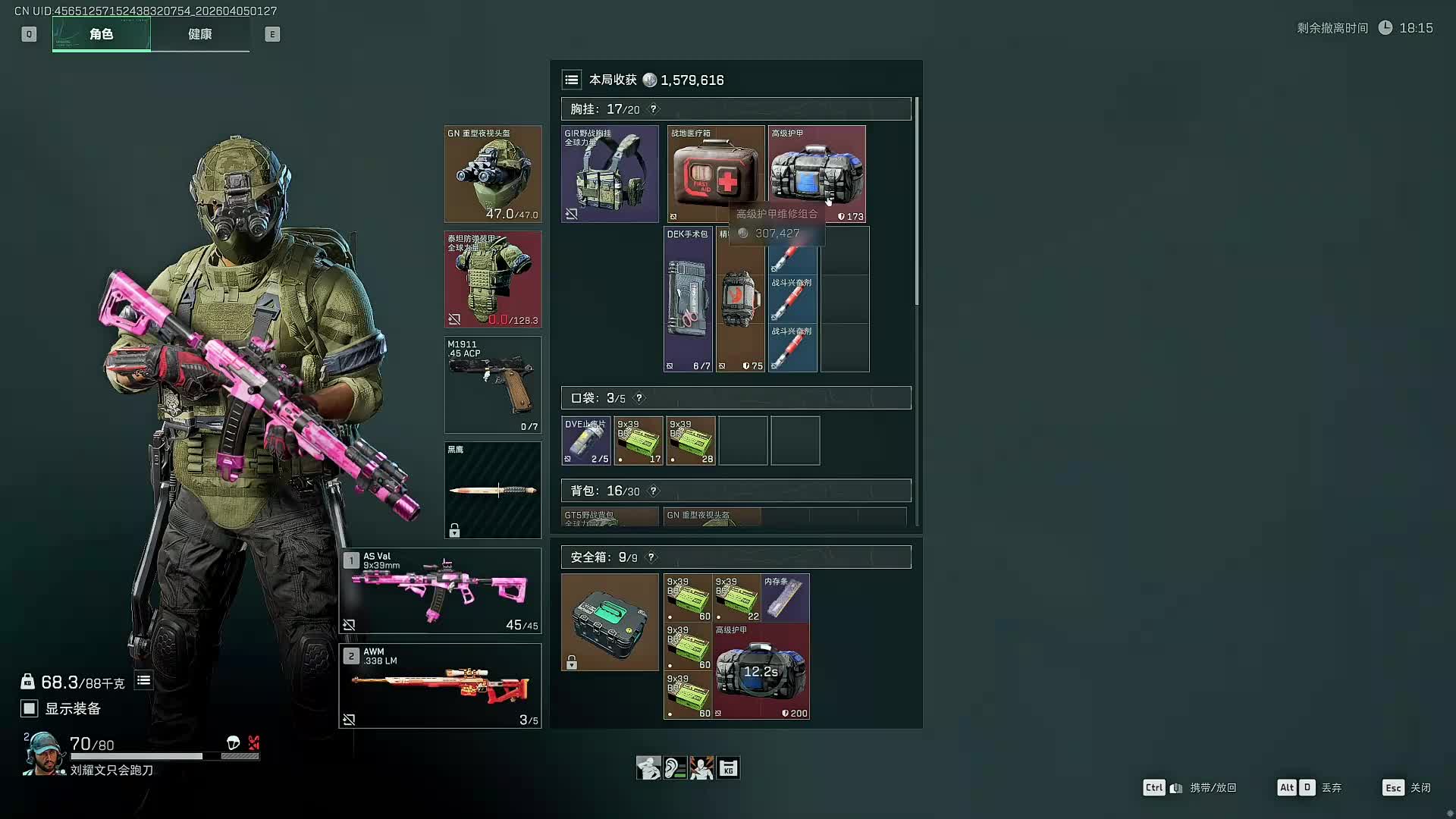Click the KG weight icon in bottom bar
Viewport: 1456px width, 819px height.
tap(728, 768)
